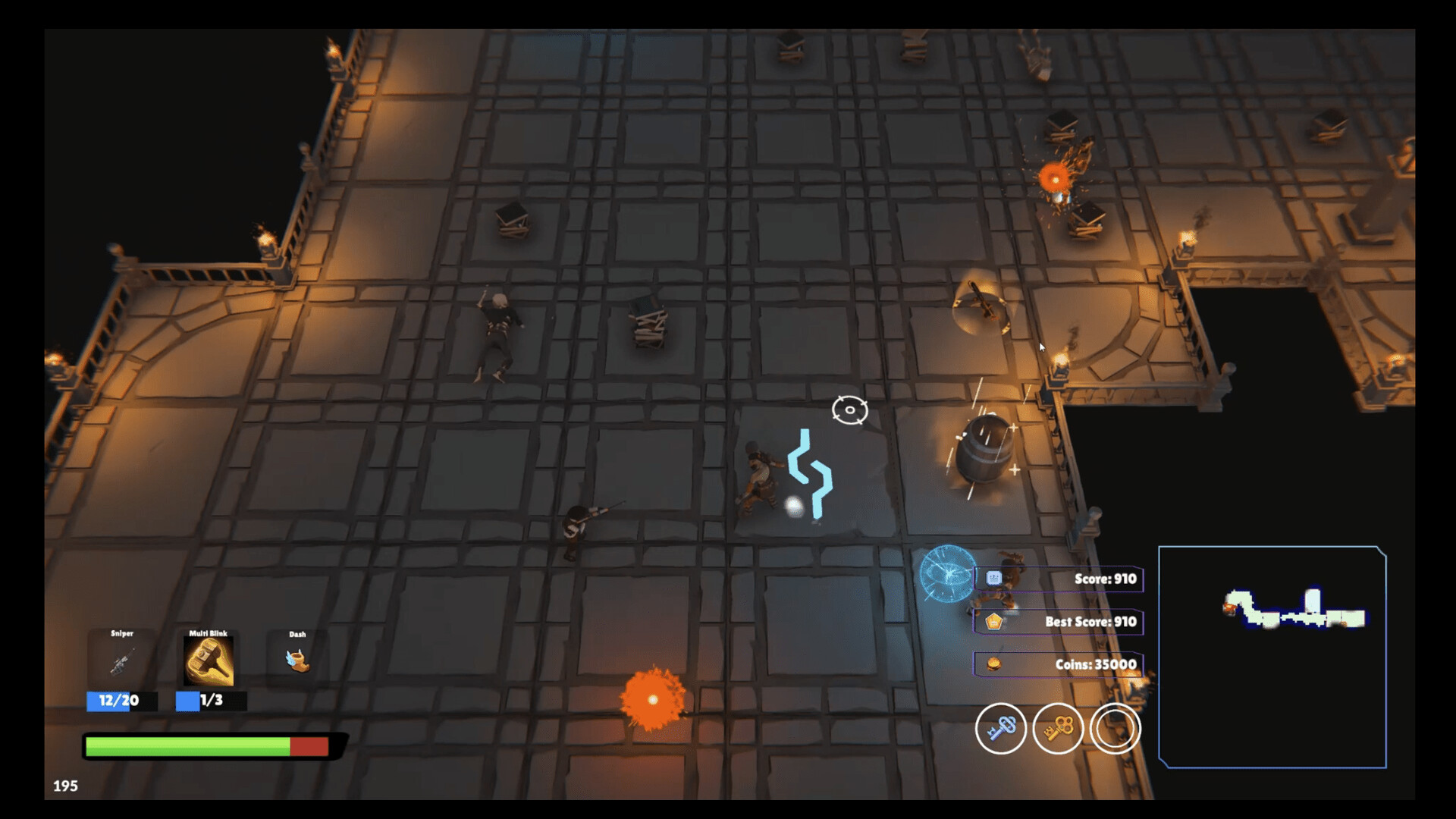The image size is (1456, 819).
Task: Click the green health bar
Action: point(190,746)
